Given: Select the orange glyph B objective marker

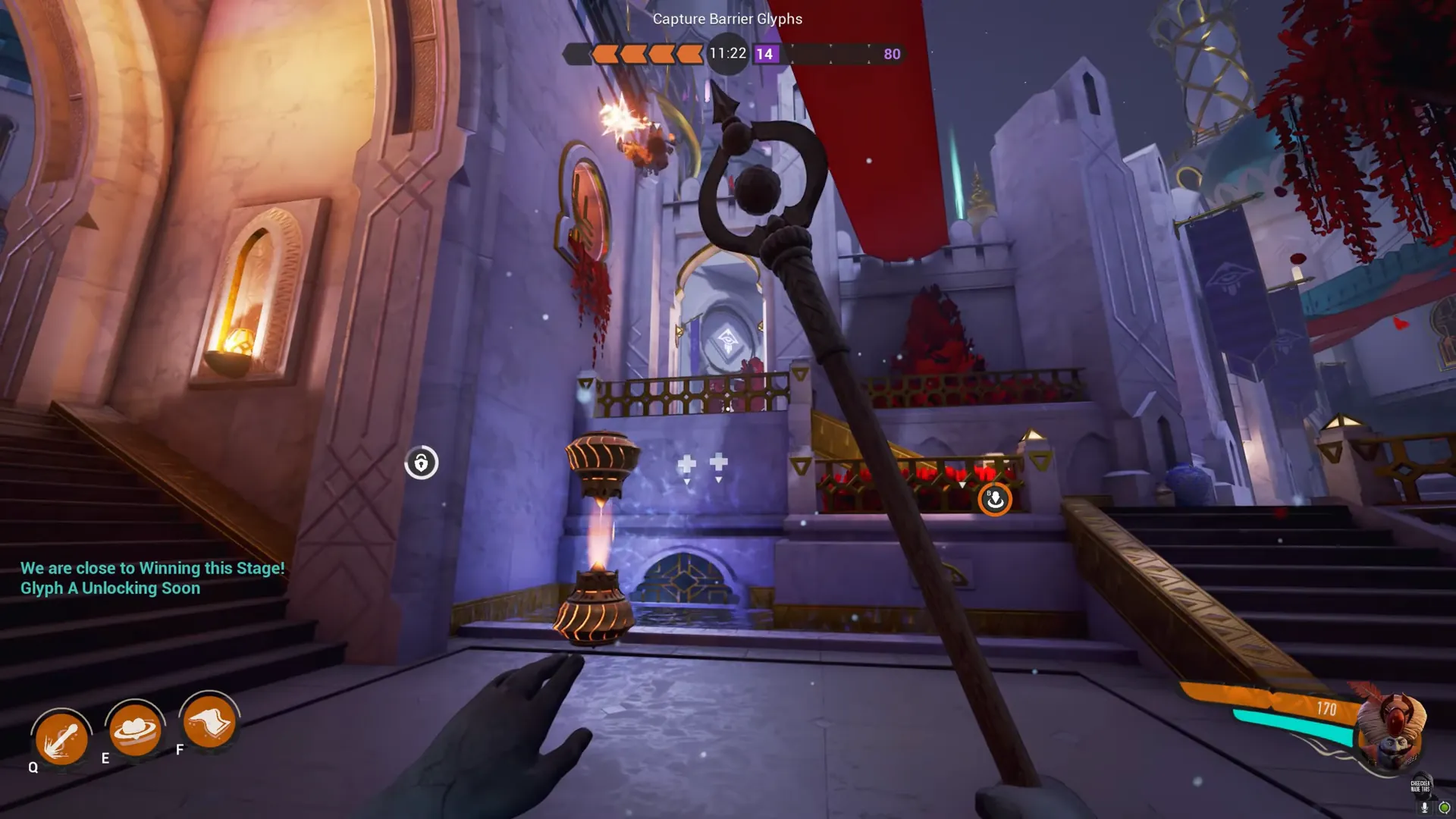Looking at the screenshot, I should [995, 500].
